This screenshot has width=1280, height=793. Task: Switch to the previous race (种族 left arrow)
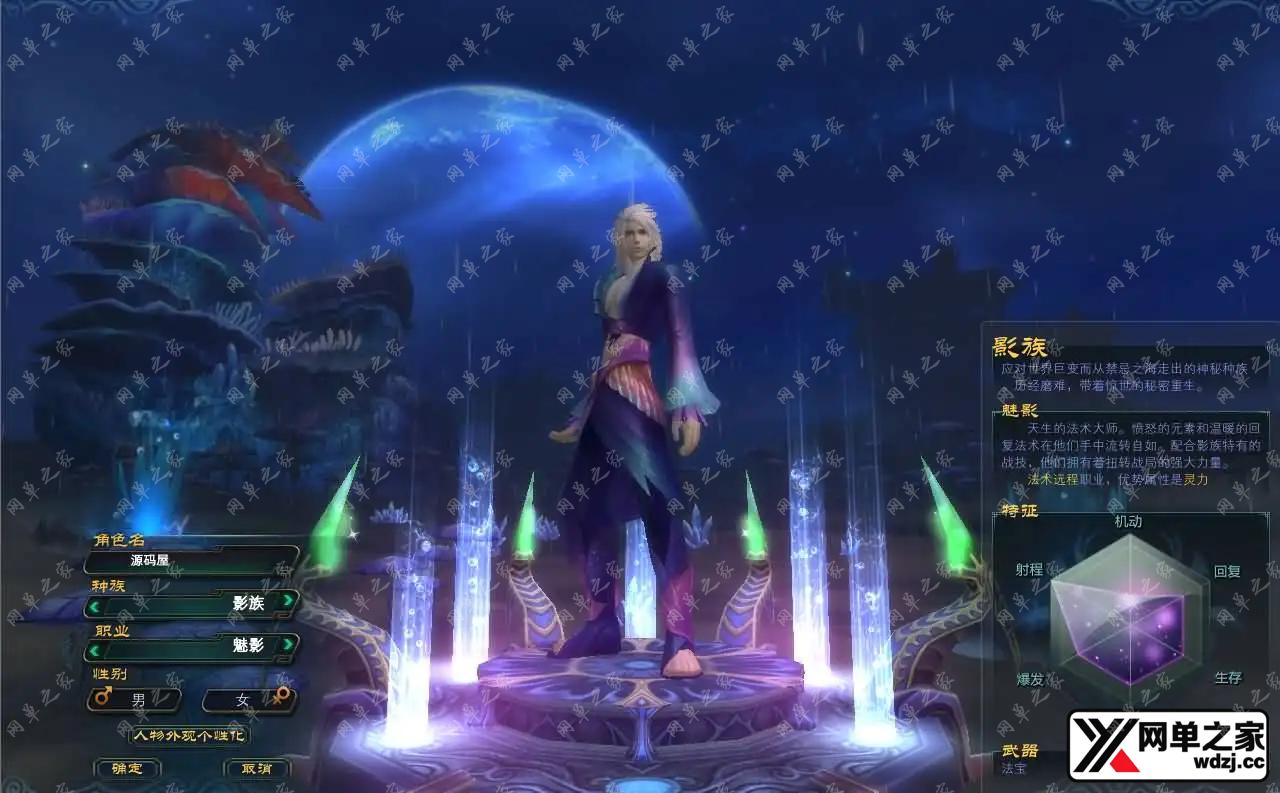95,604
